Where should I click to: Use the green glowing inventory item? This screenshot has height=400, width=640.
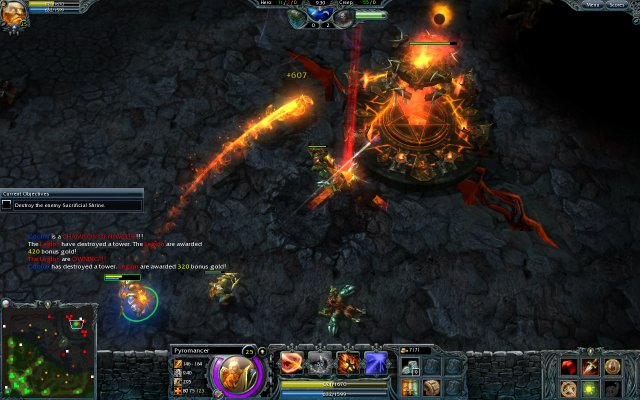590,387
